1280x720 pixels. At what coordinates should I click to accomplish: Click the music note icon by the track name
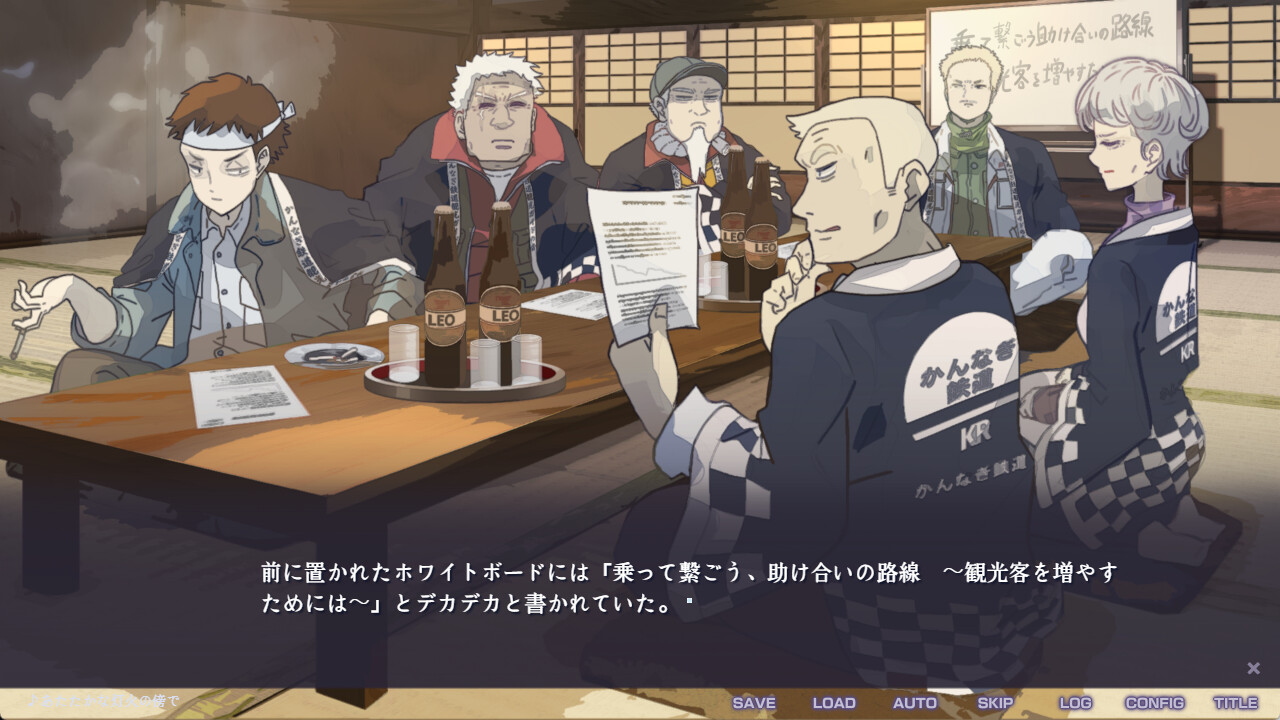35,700
